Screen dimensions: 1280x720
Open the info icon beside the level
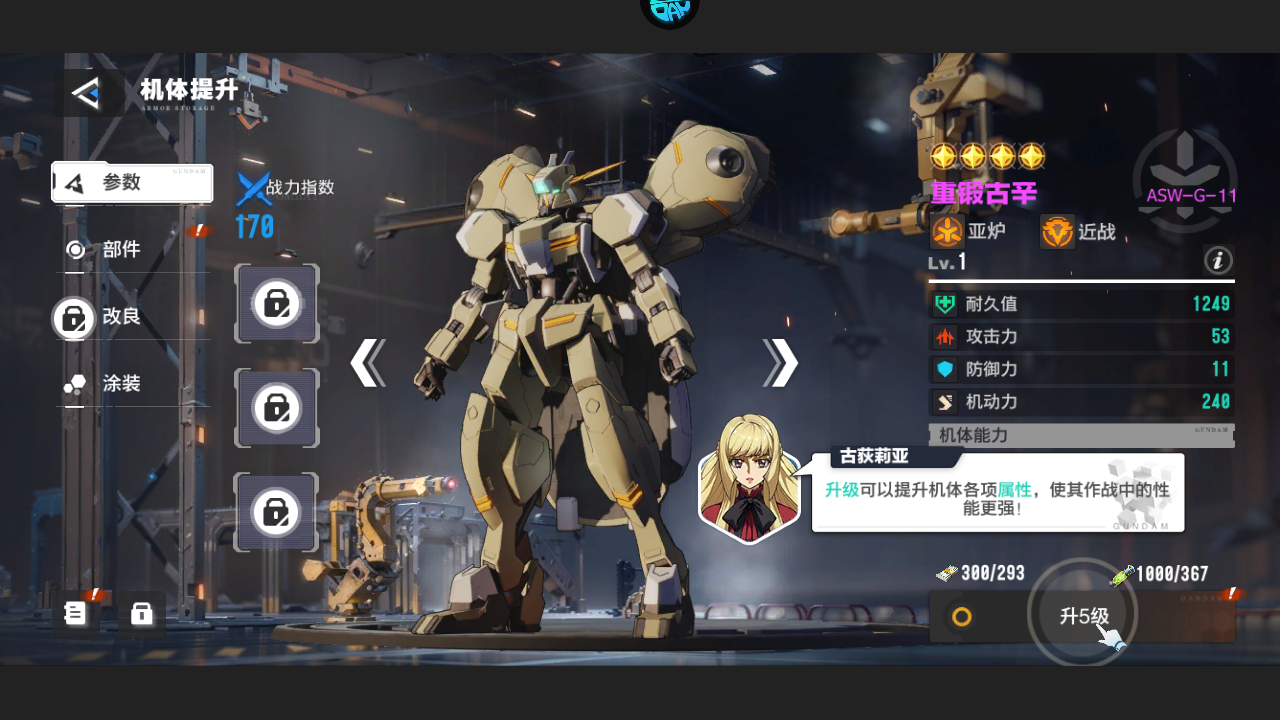pos(1218,262)
